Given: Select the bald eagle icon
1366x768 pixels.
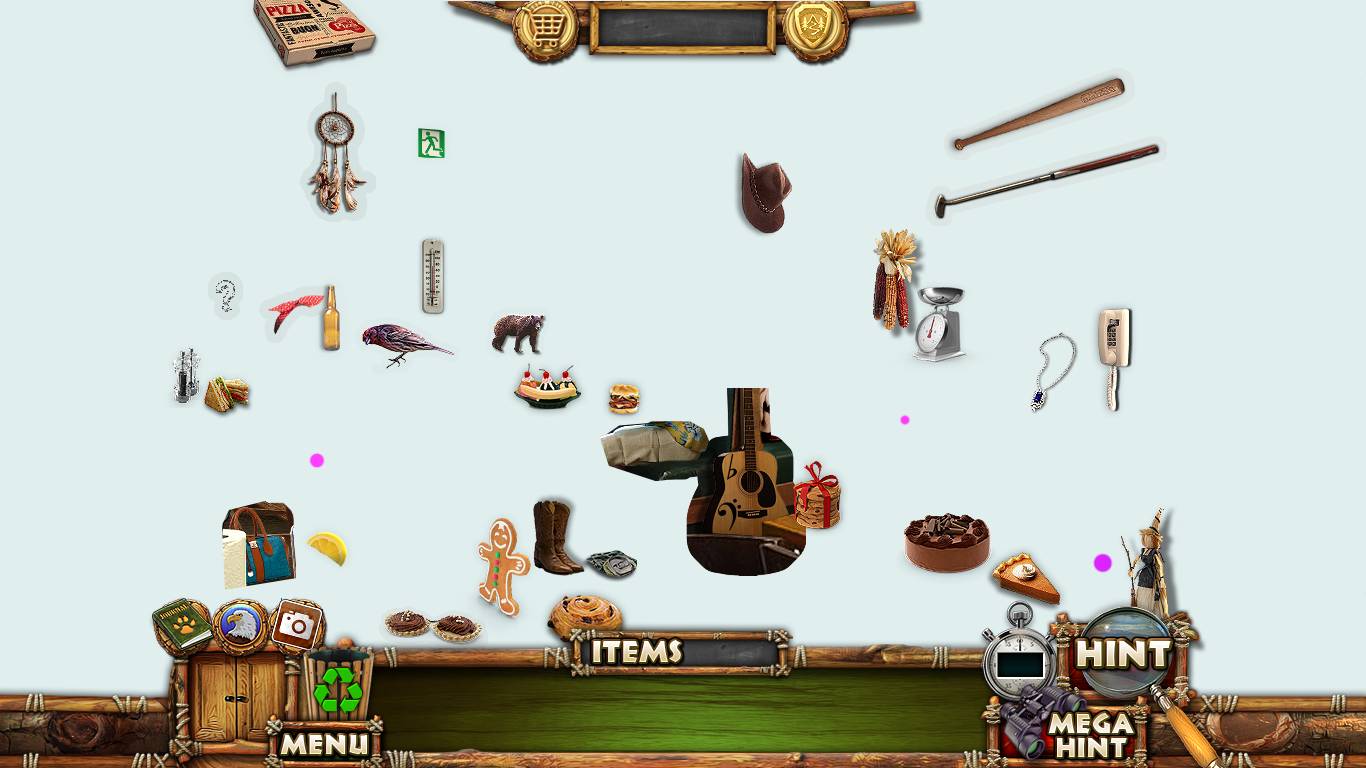Looking at the screenshot, I should tap(240, 626).
